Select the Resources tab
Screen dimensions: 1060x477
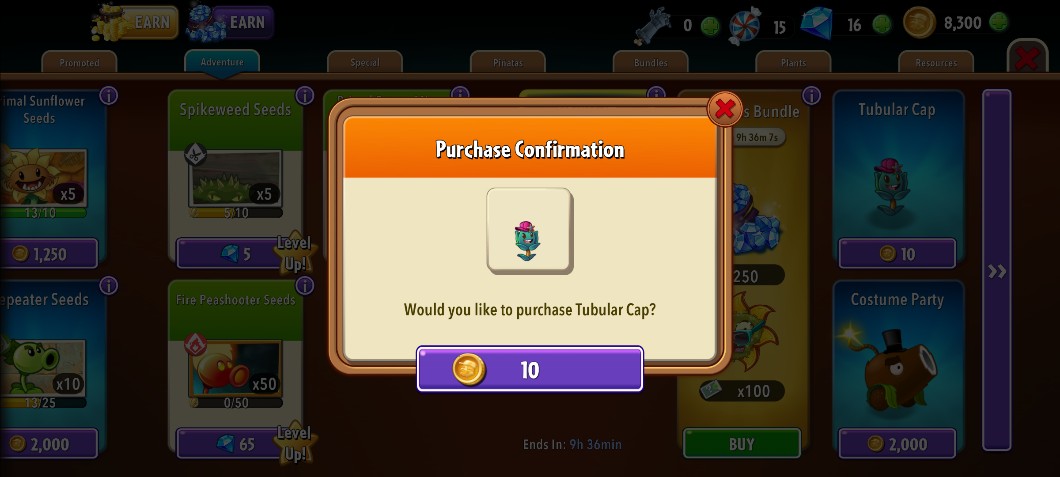[x=936, y=62]
